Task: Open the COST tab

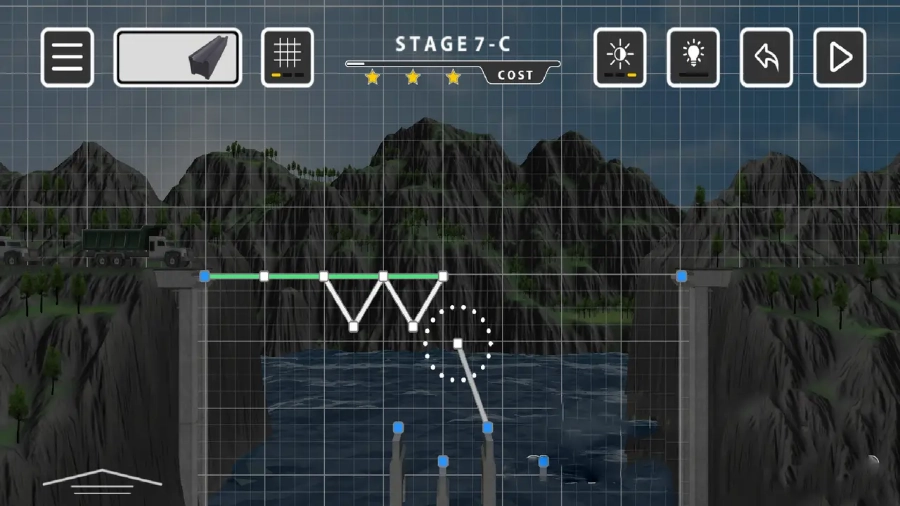Action: coord(516,76)
